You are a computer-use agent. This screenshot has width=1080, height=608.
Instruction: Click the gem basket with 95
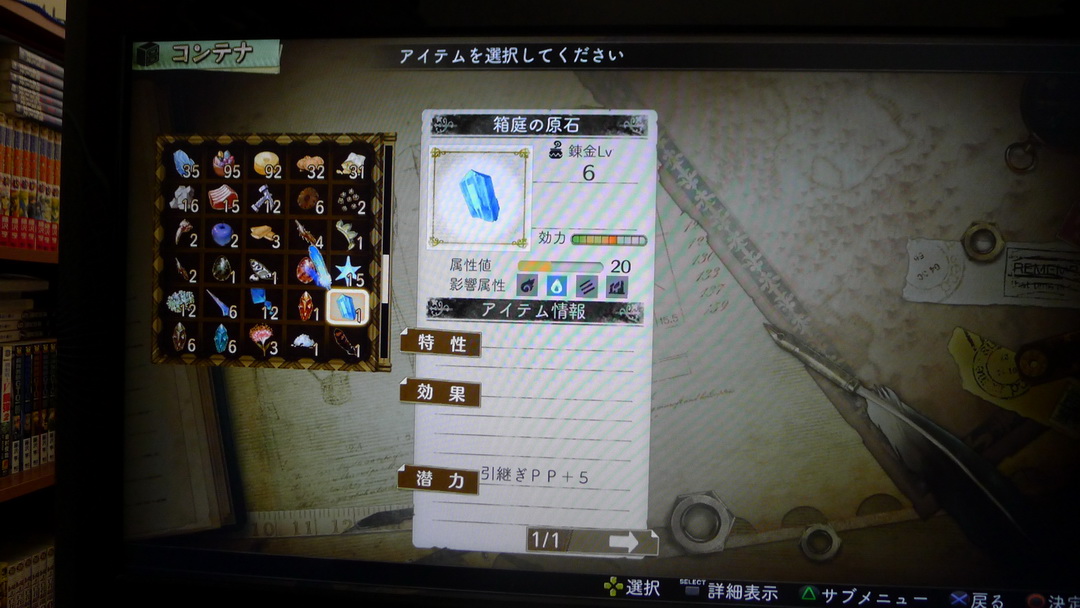click(x=223, y=164)
